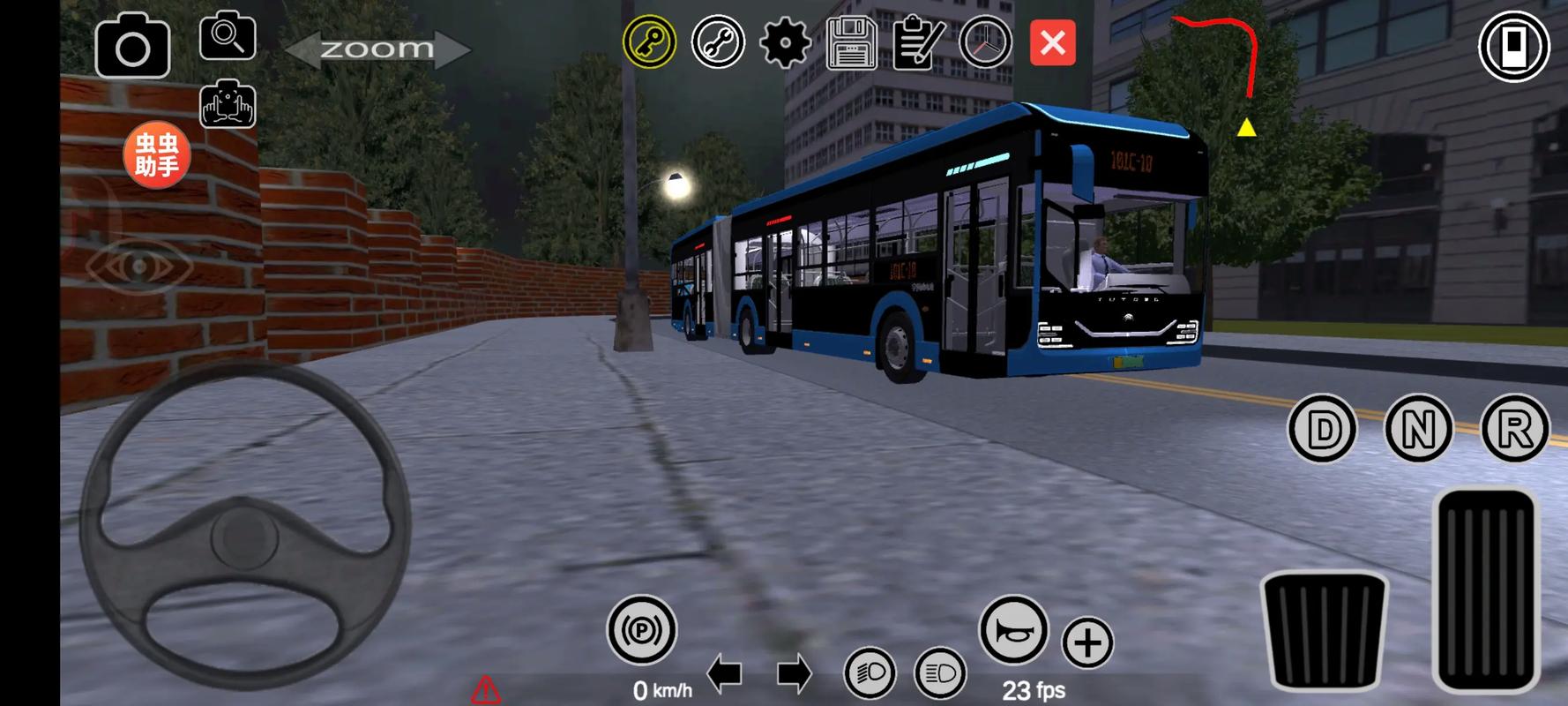Shift into Drive gear
The image size is (1568, 706).
pyautogui.click(x=1323, y=430)
